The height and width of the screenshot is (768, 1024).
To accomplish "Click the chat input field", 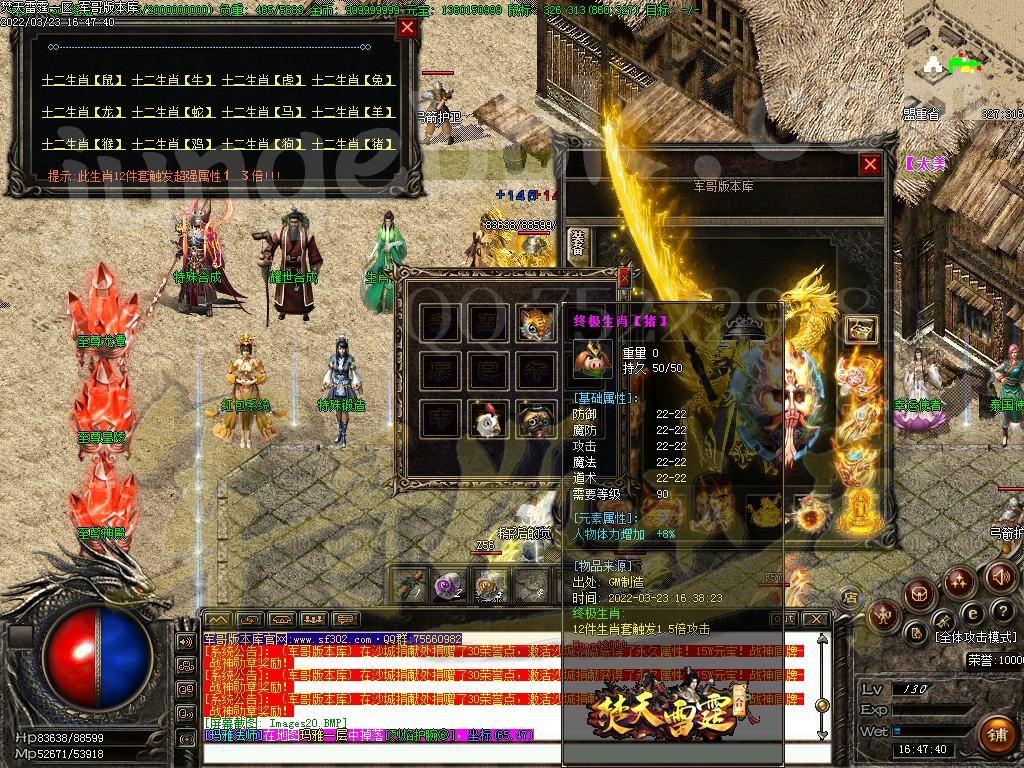I will (500, 752).
